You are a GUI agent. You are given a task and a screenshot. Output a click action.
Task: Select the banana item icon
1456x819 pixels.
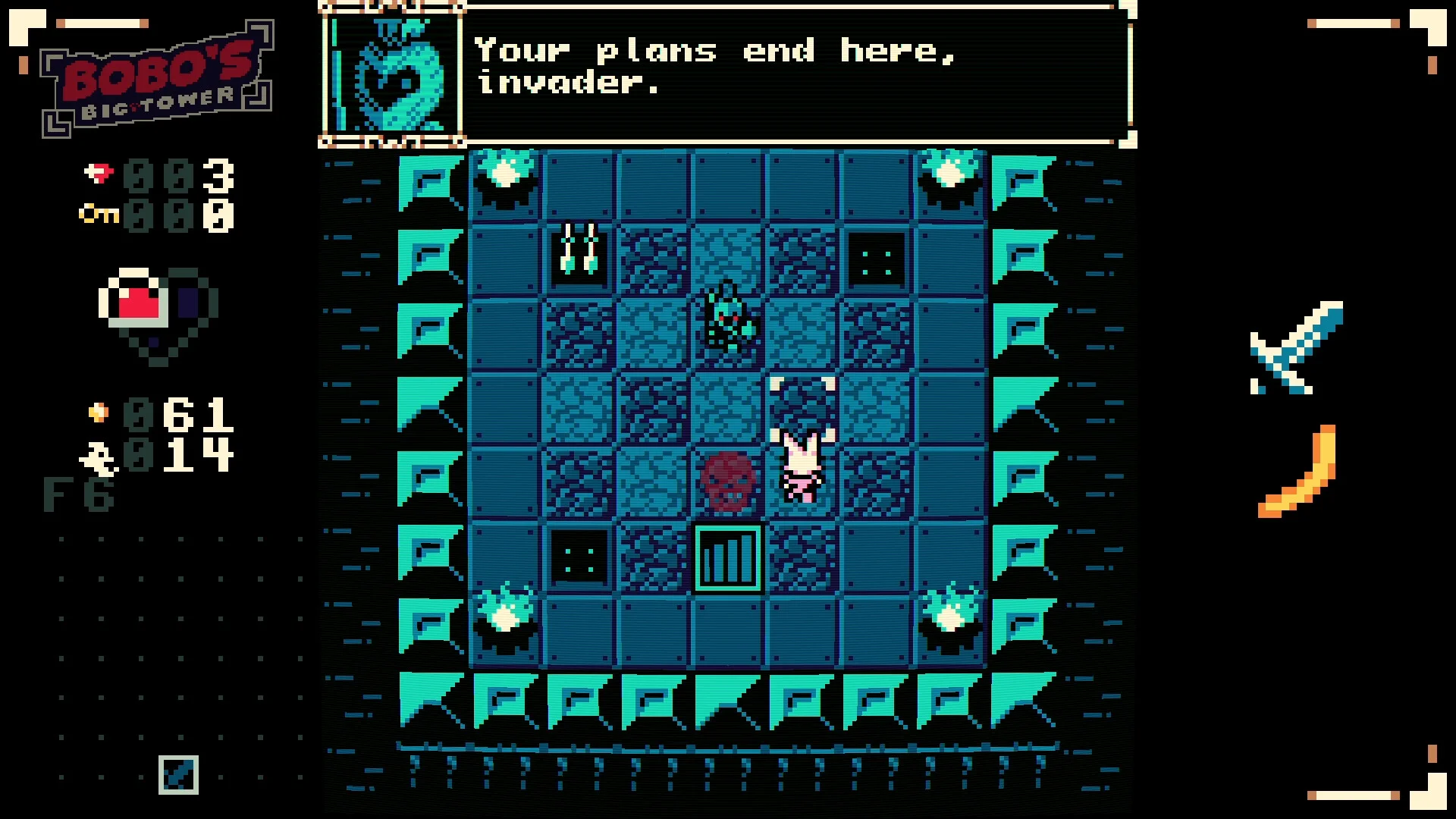coord(1299,473)
